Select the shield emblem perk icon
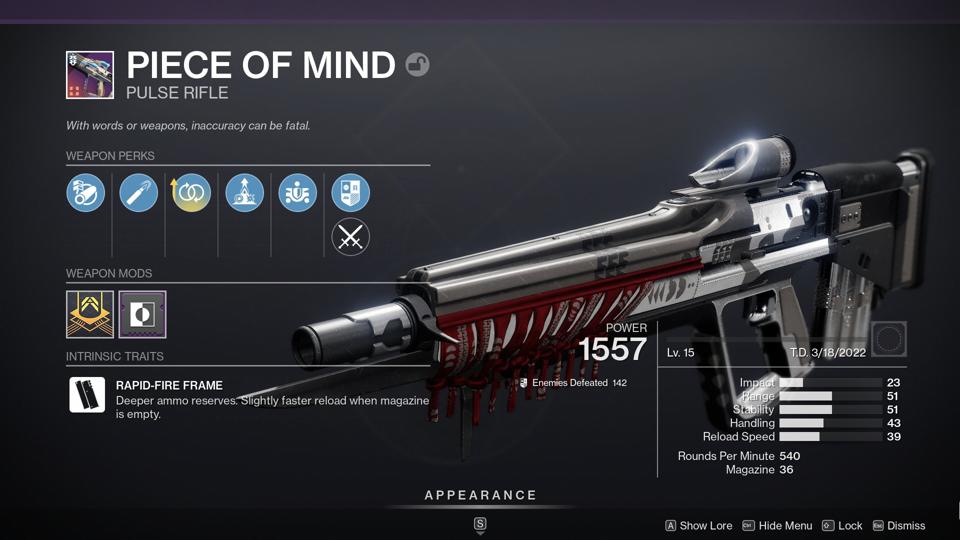 click(350, 193)
